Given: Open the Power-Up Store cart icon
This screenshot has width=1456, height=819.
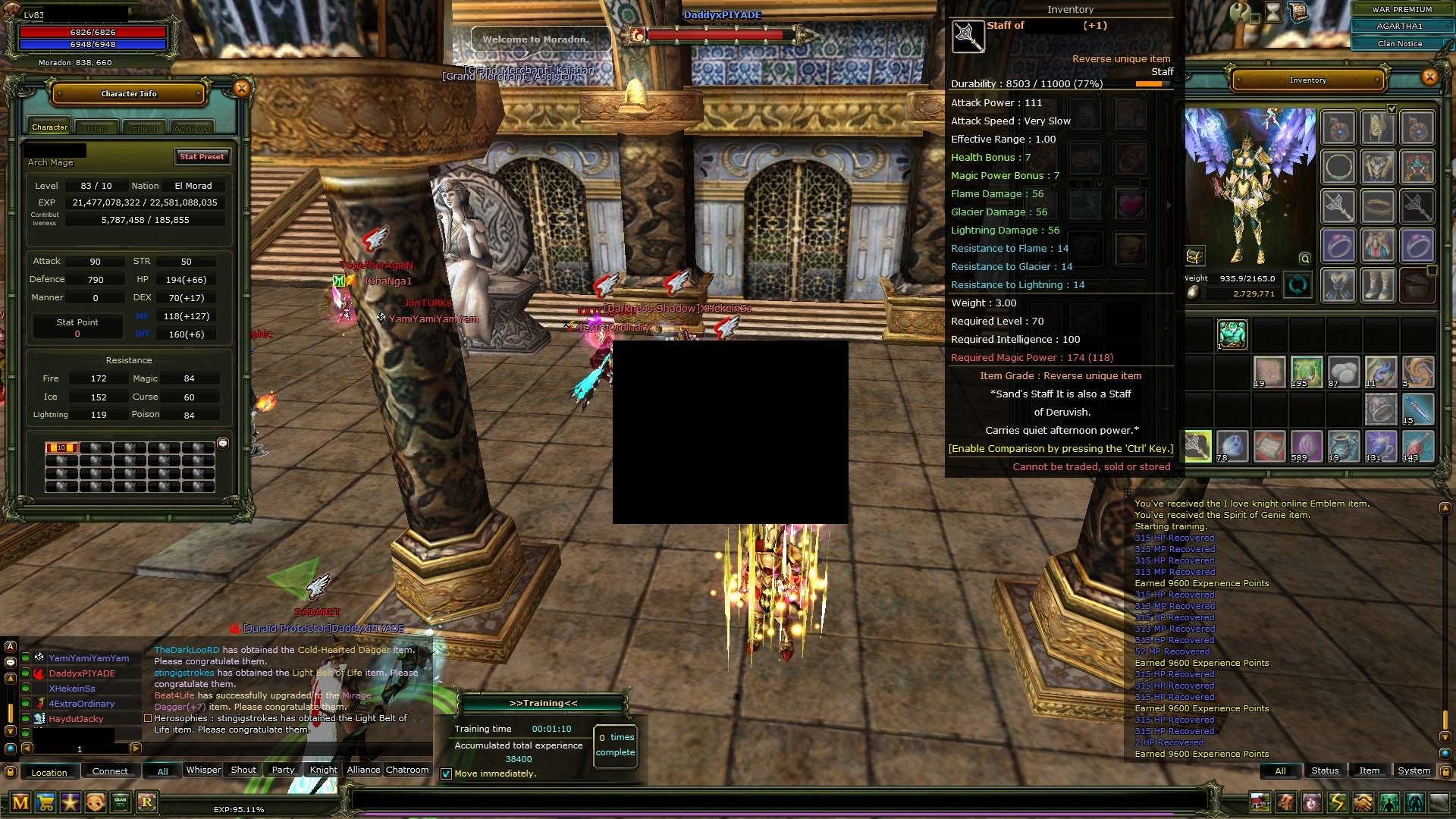Looking at the screenshot, I should [45, 802].
